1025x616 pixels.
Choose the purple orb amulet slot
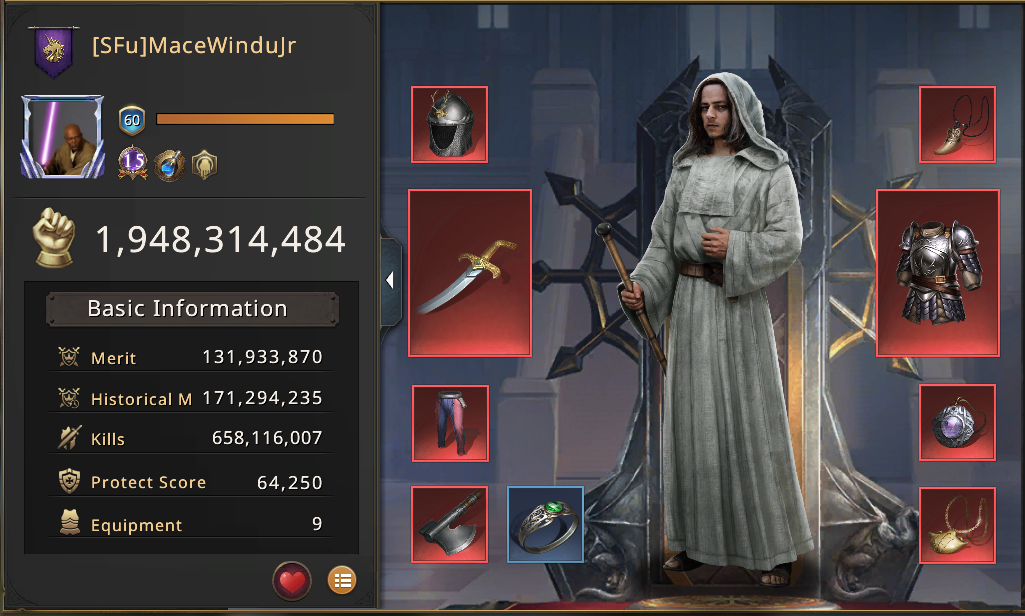tap(957, 423)
